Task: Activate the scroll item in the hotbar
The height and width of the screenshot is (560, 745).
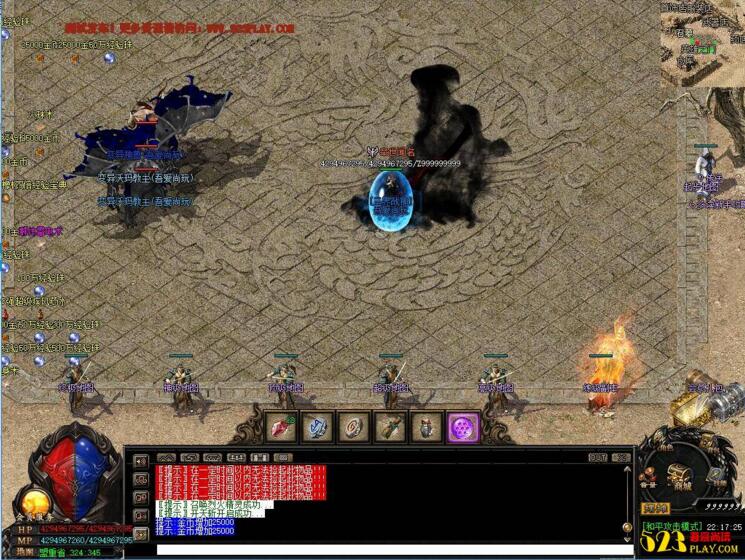Action: (x=389, y=427)
